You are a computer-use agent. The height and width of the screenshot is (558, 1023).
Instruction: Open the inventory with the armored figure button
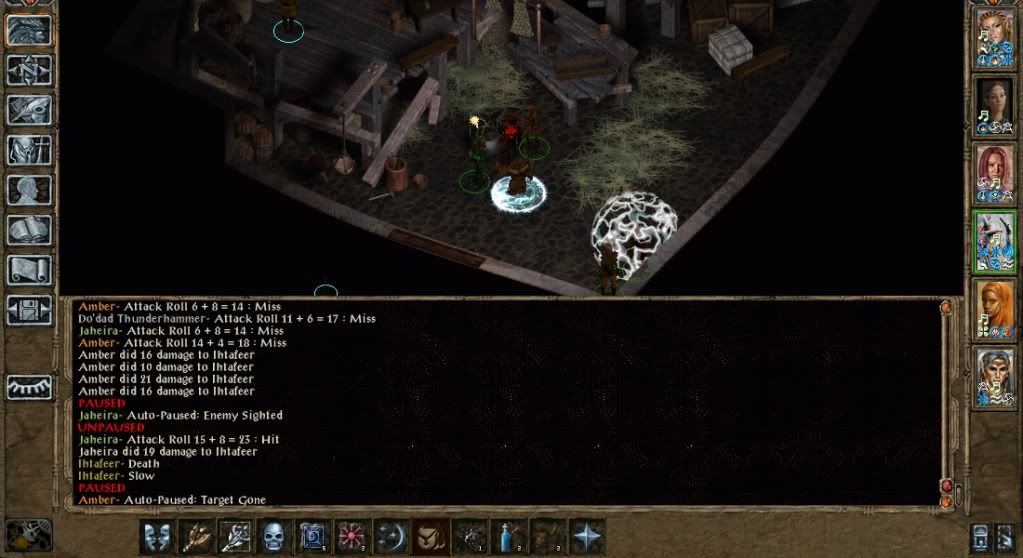pos(29,150)
